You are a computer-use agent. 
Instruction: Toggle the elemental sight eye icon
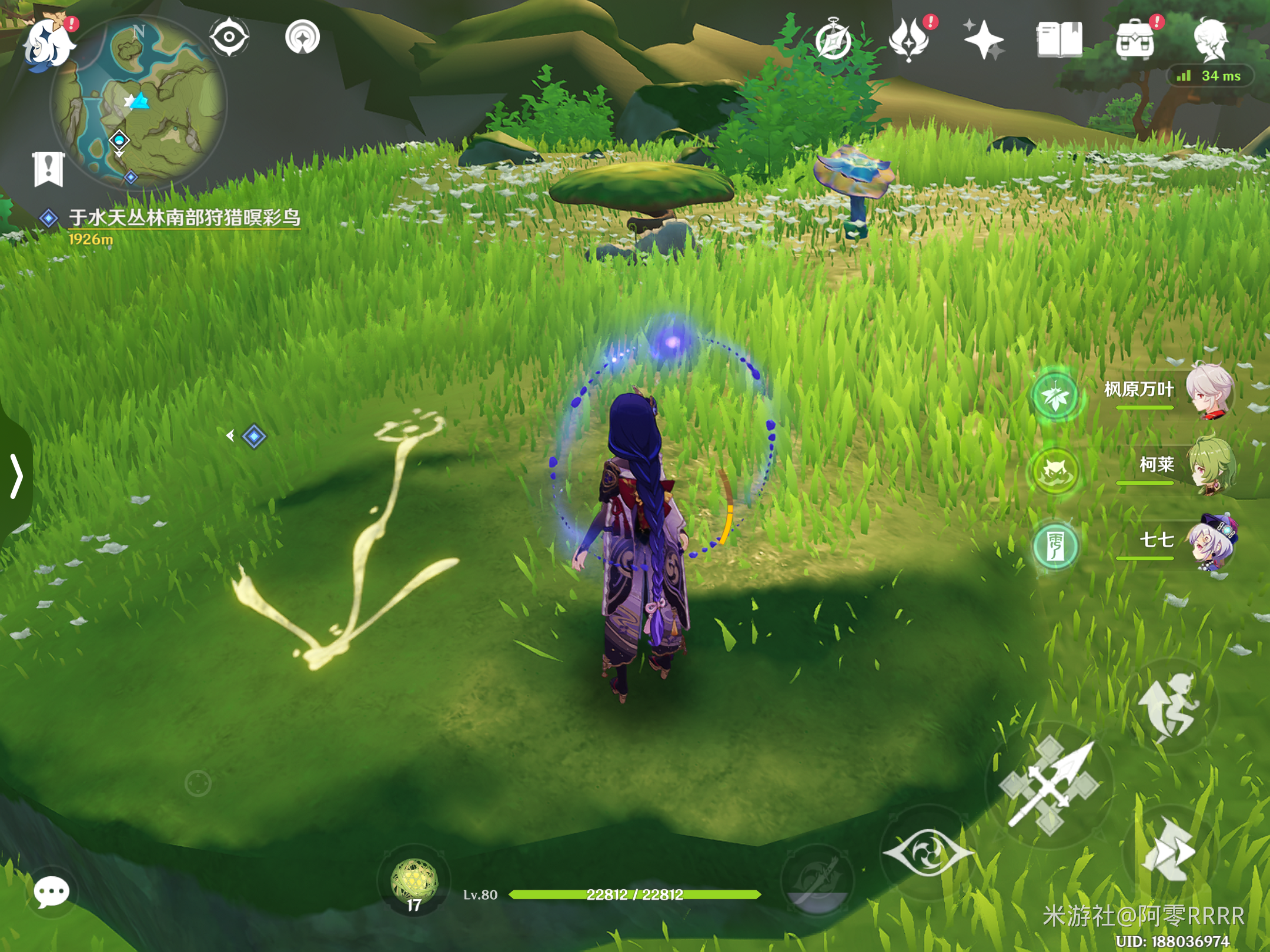coord(229,38)
